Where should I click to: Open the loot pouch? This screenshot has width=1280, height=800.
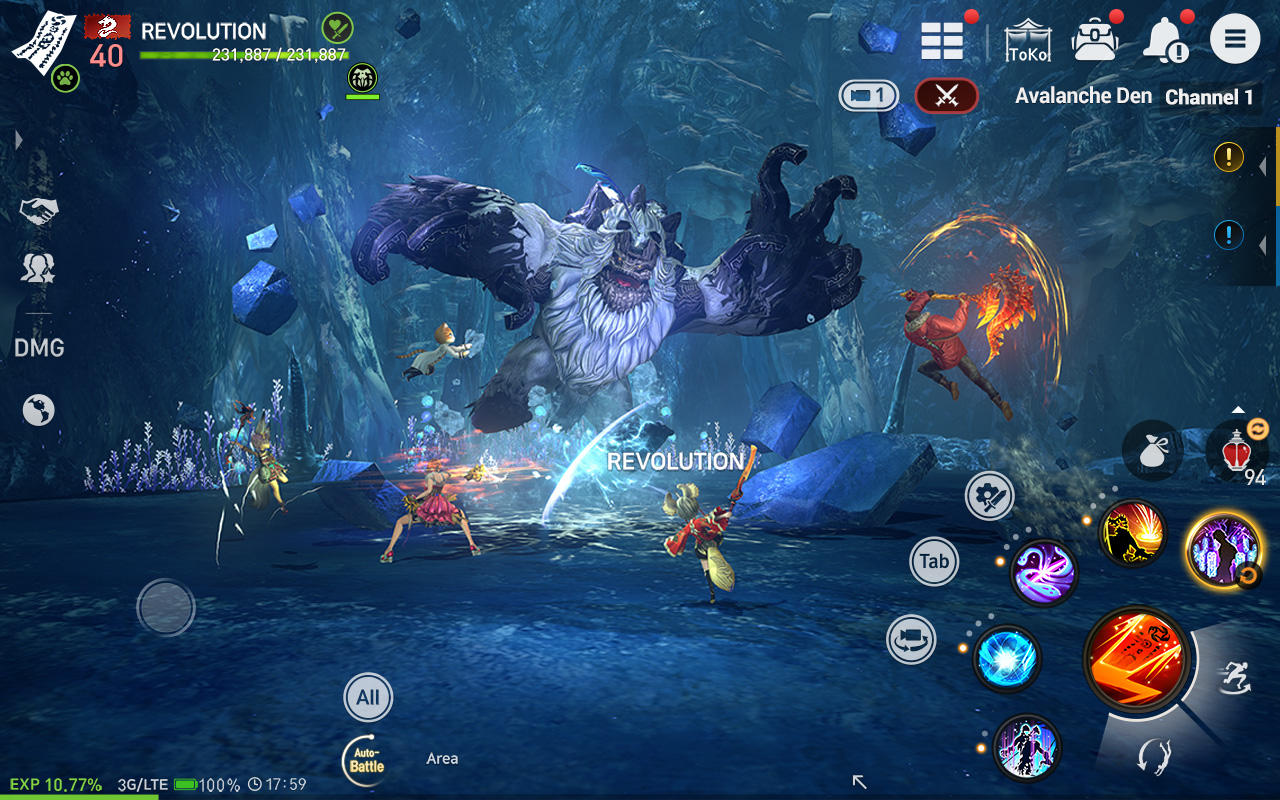pos(1152,450)
